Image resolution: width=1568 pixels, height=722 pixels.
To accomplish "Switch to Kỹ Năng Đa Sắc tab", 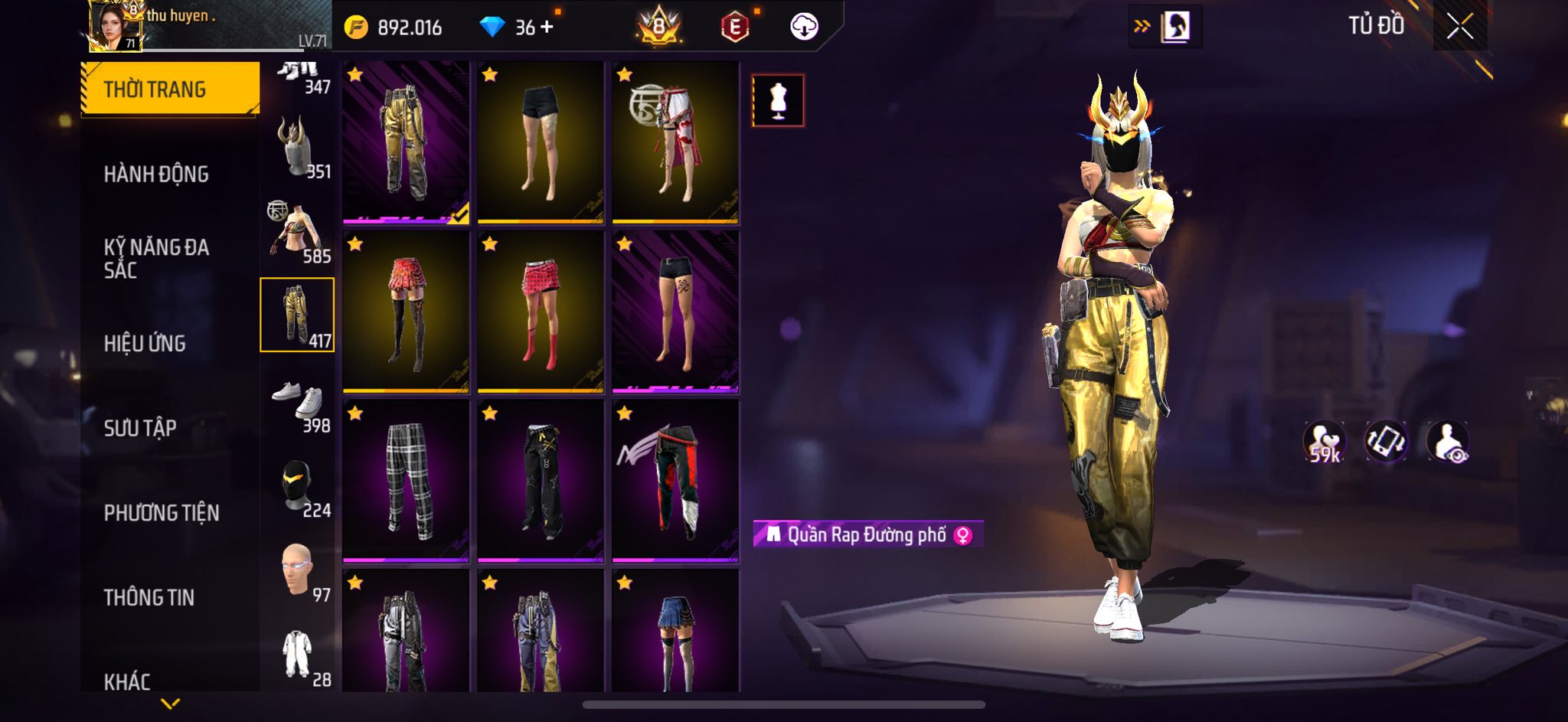I will point(156,258).
